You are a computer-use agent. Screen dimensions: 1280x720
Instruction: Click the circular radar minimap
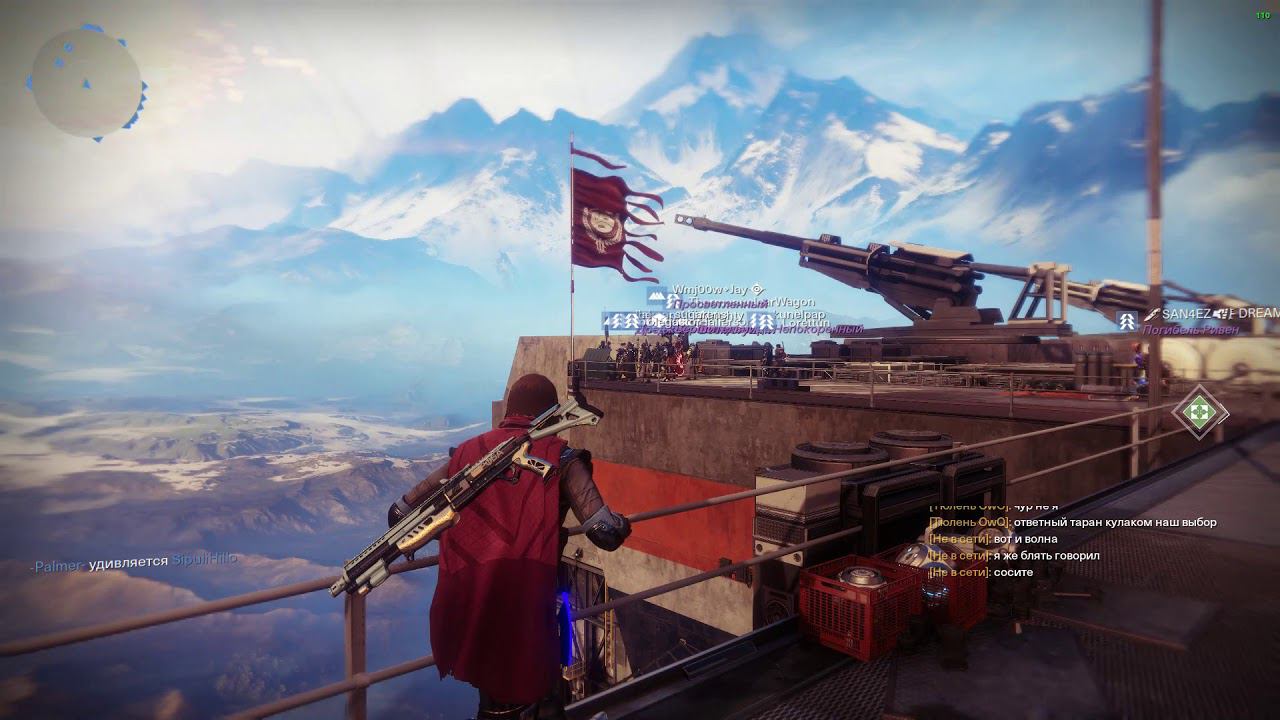point(86,83)
